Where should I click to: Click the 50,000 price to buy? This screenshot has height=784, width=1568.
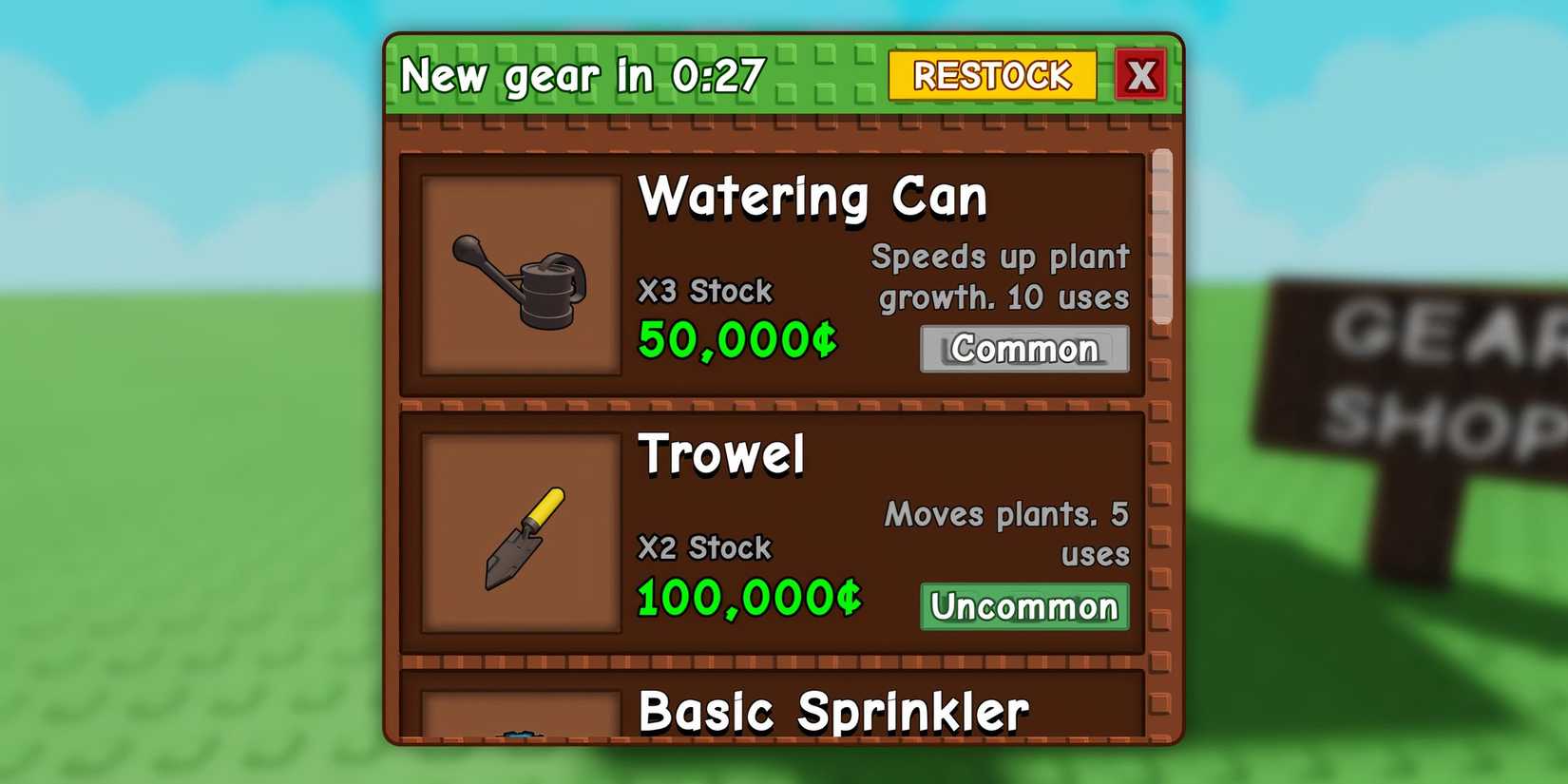tap(736, 338)
